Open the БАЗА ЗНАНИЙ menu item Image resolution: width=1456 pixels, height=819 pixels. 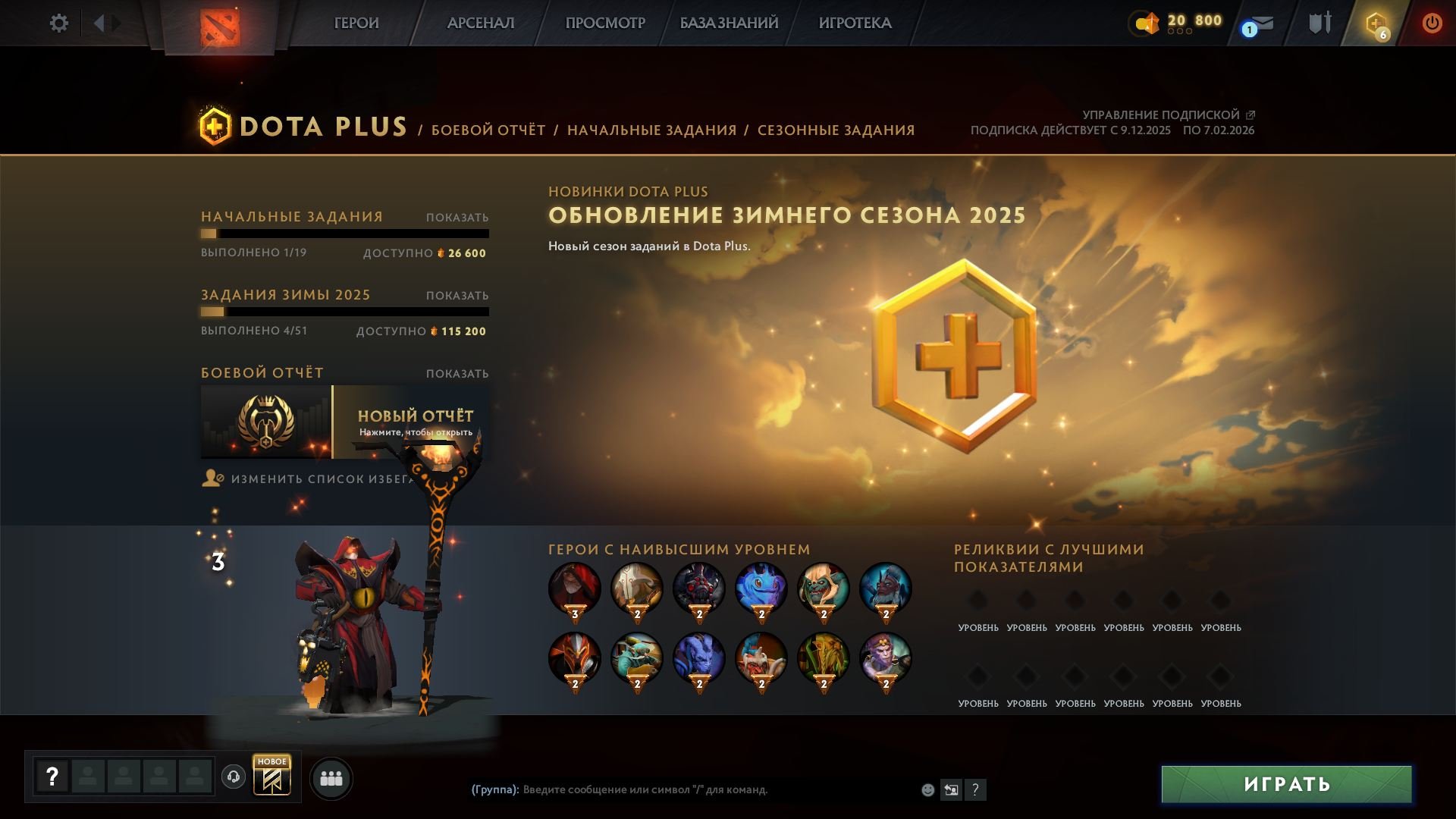(728, 23)
